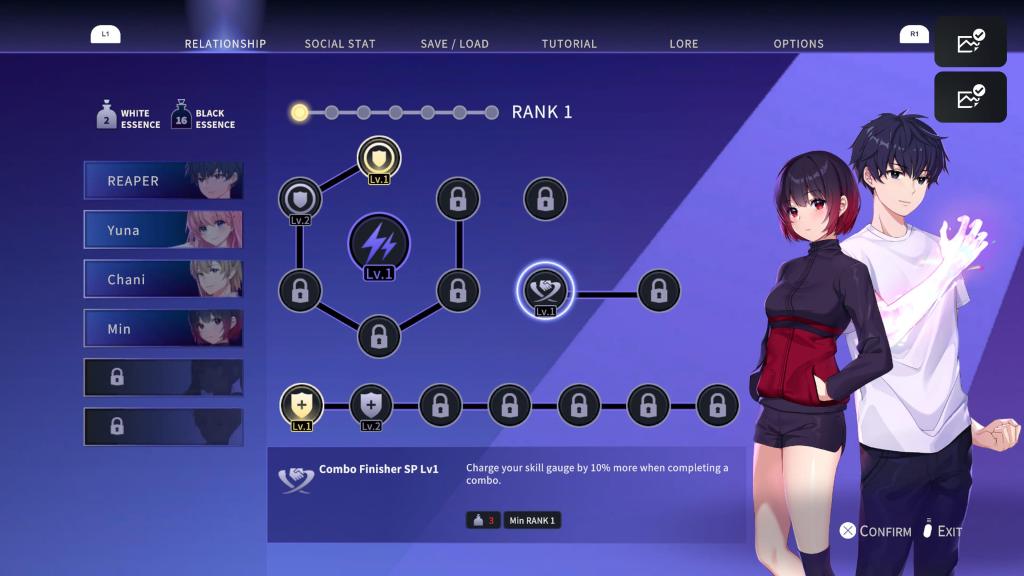Select the gold plus-shield Lv.1 node
Viewport: 1024px width, 576px height.
tap(301, 405)
